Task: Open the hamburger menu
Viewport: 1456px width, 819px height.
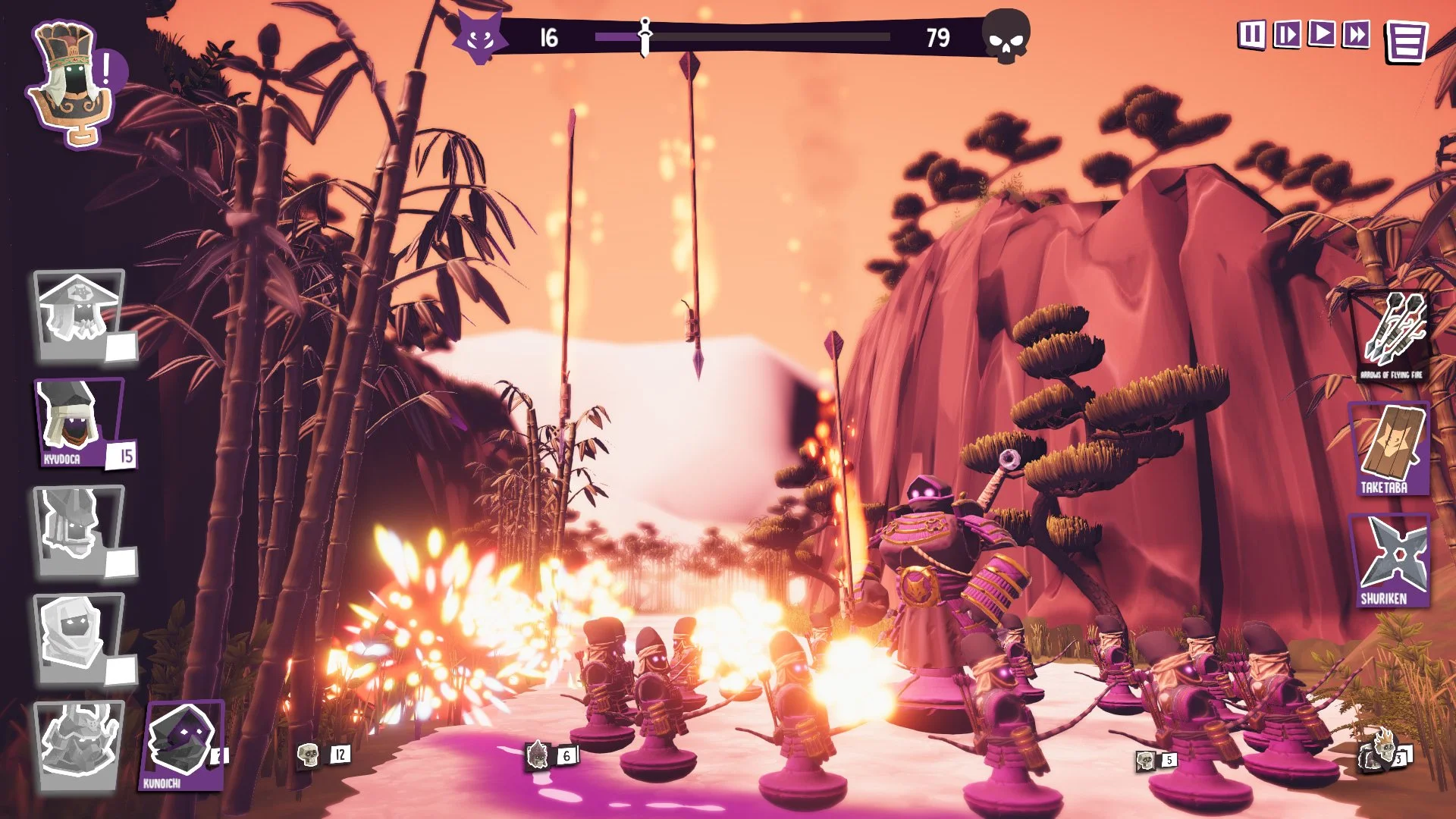Action: click(x=1407, y=42)
